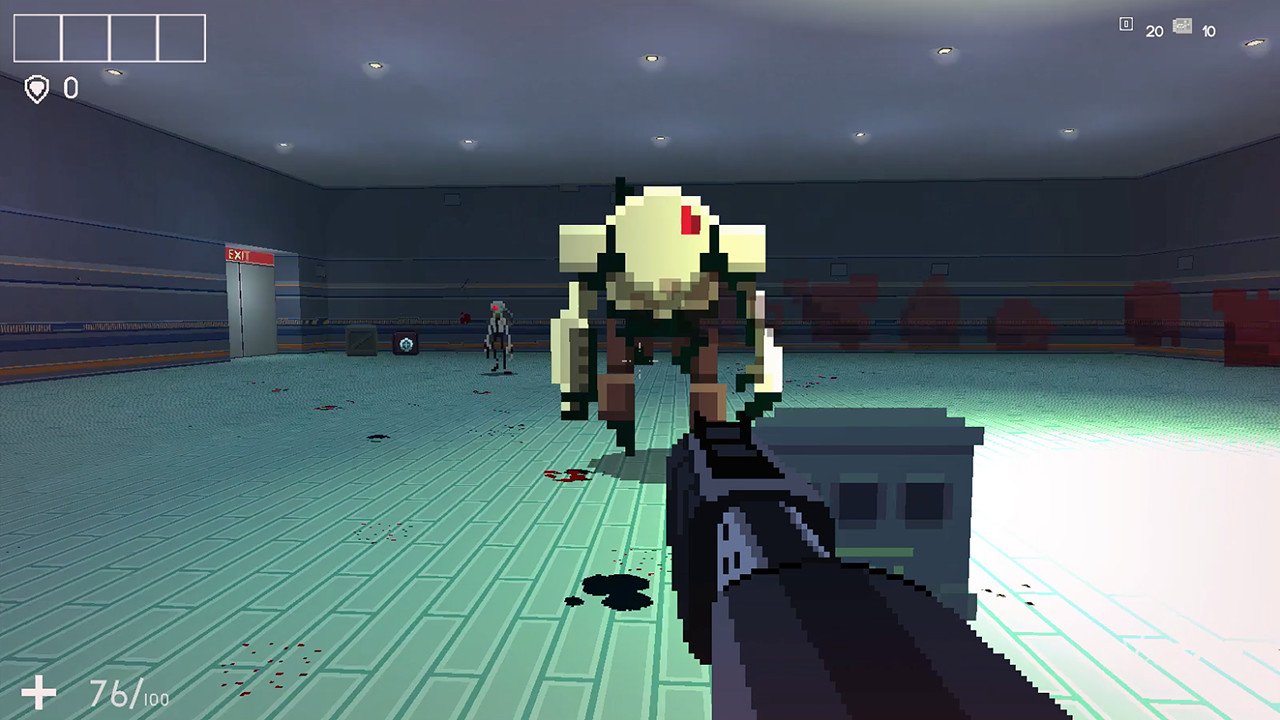Click the small bullet counter icon showing 0
Viewport: 1280px width, 720px height.
[1126, 25]
